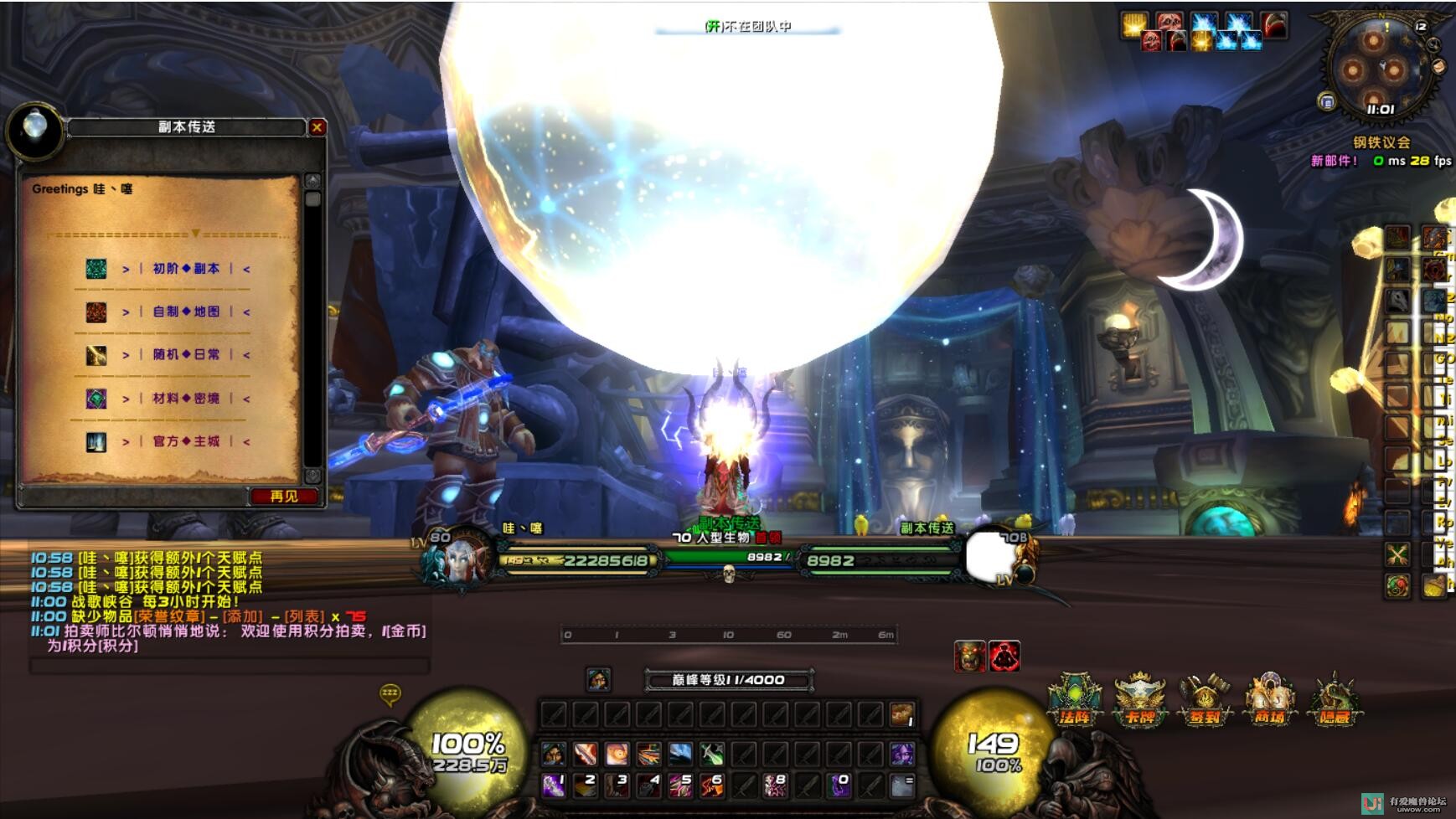Use the hotbar ability bound to key 5
The width and height of the screenshot is (1456, 819).
pos(680,786)
